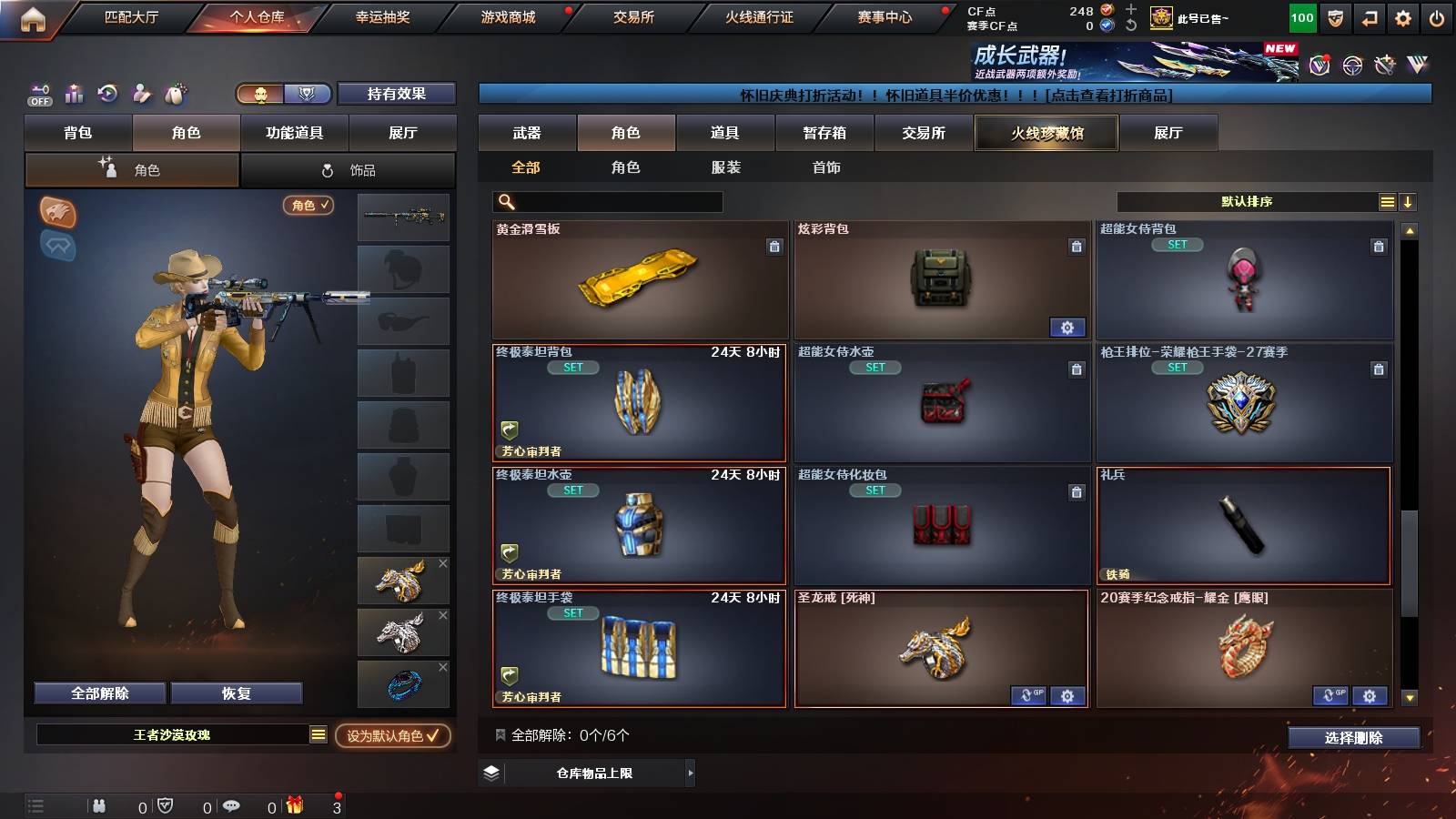Open the settings gear icon top right

1402,16
